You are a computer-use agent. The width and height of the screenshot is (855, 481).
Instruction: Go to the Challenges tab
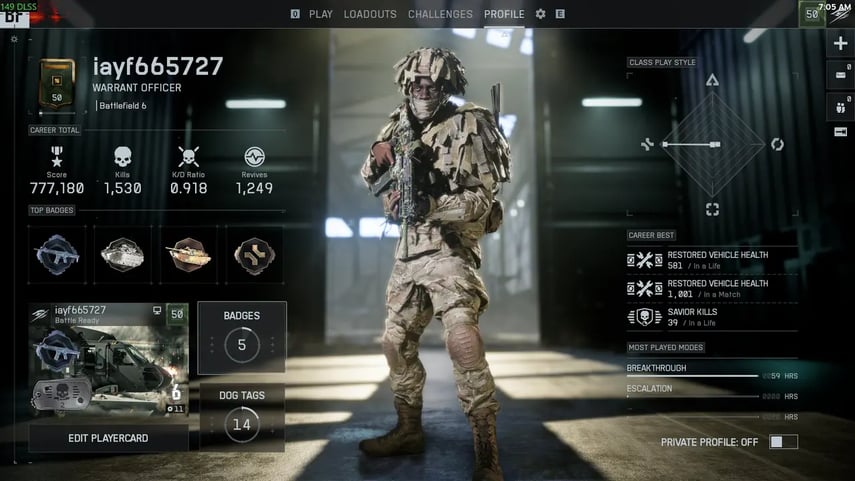point(440,14)
